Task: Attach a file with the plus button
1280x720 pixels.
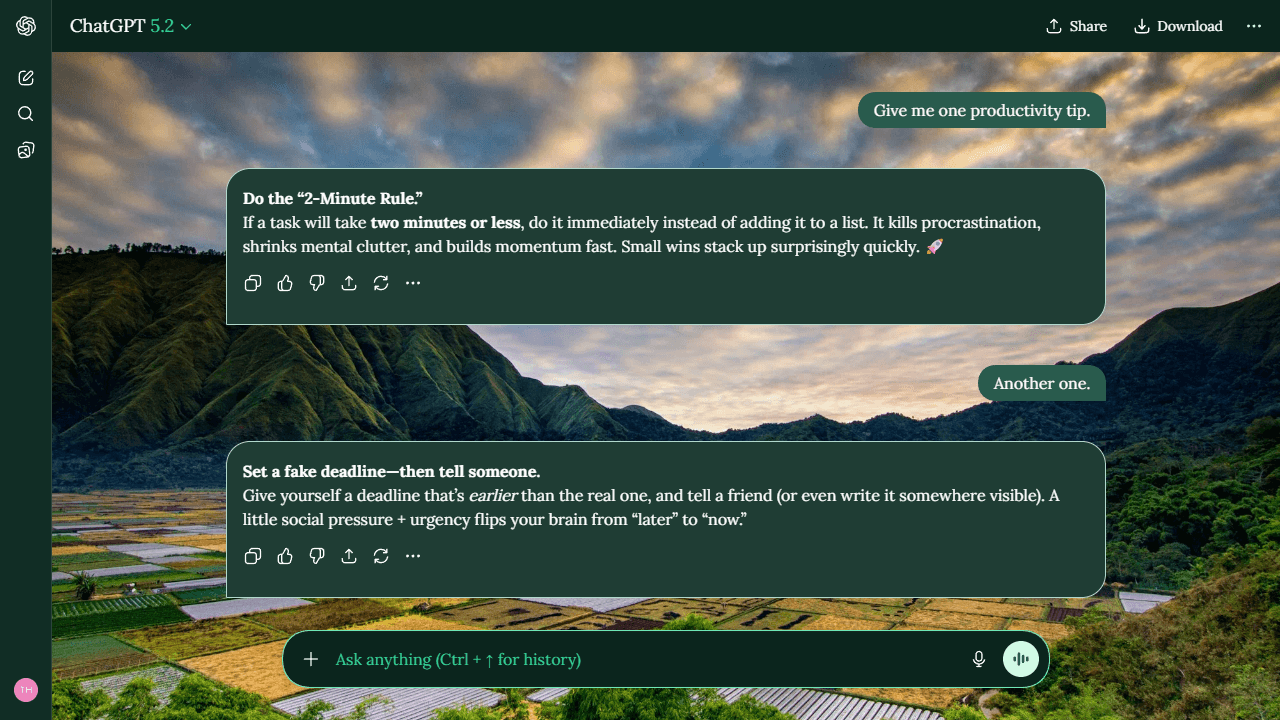Action: coord(311,659)
